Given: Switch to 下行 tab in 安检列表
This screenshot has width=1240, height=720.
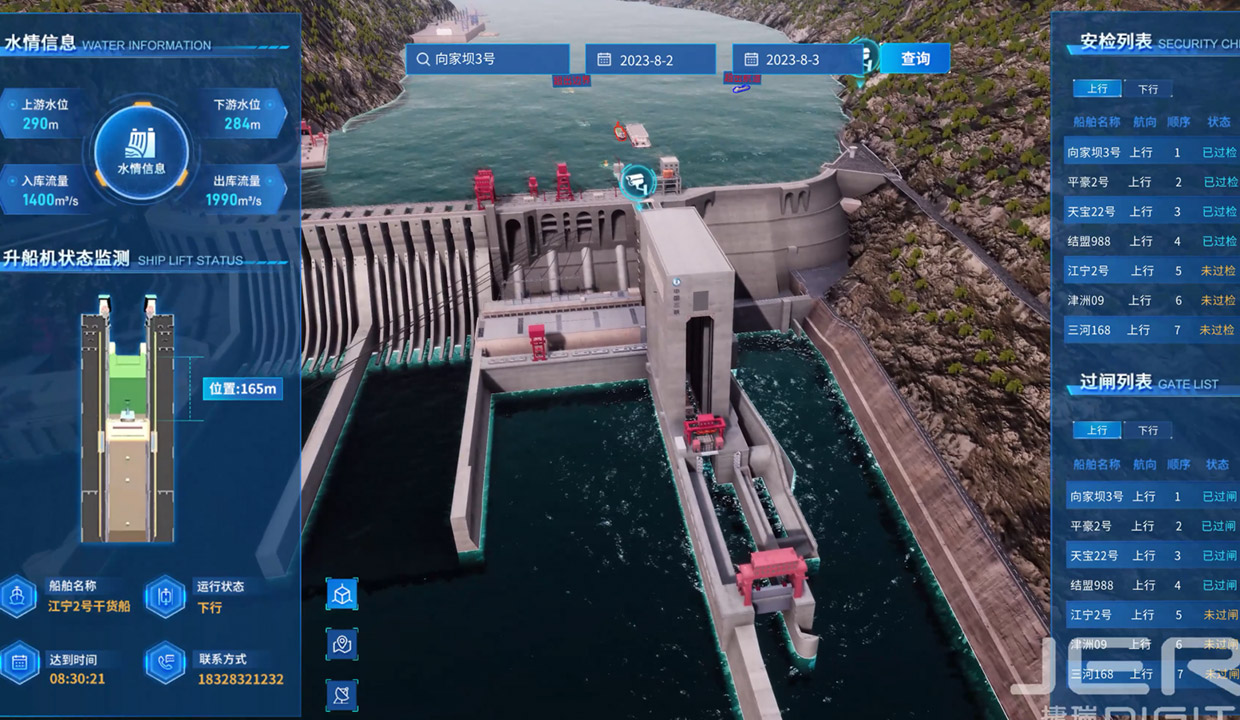Looking at the screenshot, I should [x=1147, y=89].
